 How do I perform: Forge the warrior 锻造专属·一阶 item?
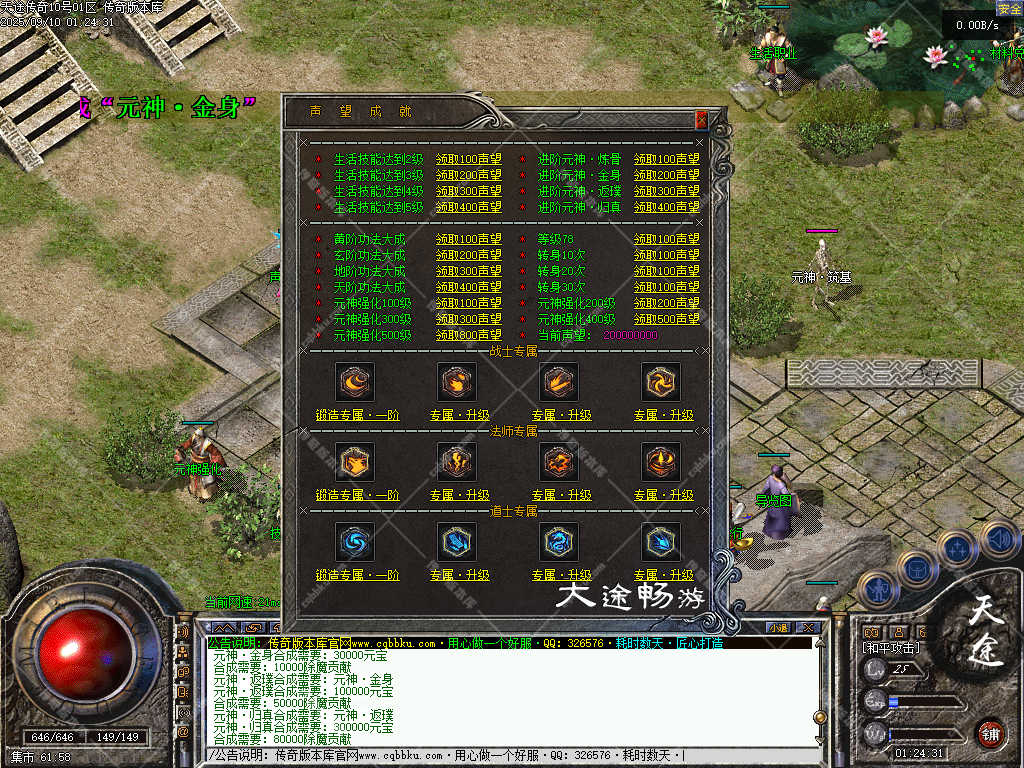coord(357,415)
